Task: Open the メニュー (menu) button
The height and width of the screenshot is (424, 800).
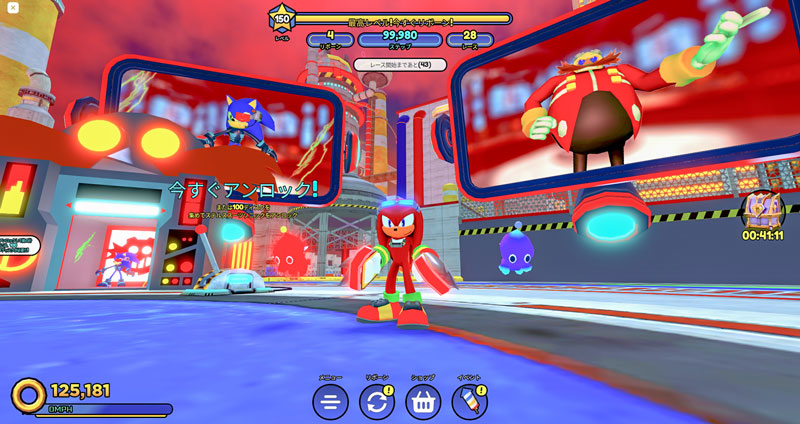Action: point(330,402)
